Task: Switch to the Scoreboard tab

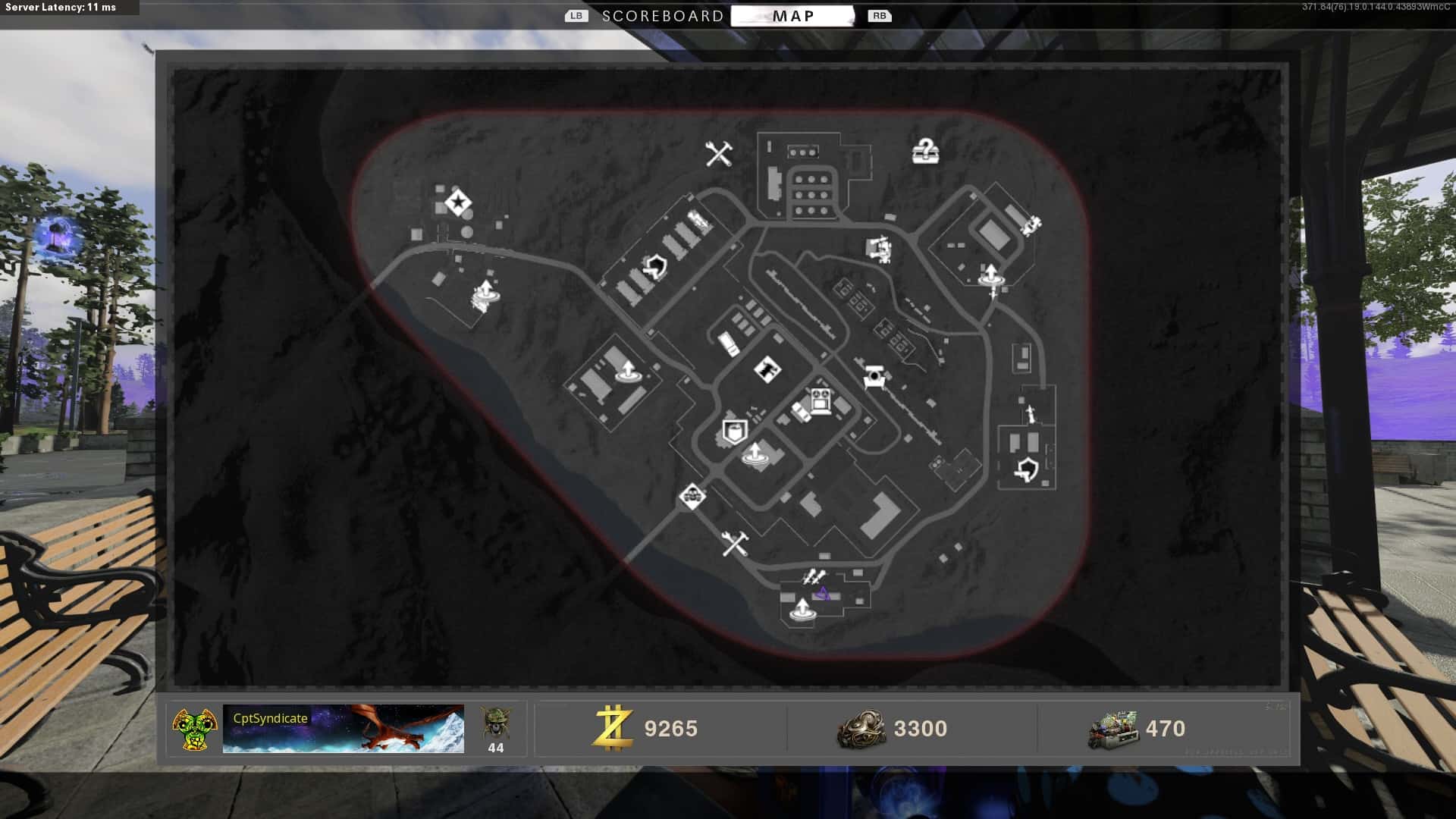Action: (x=662, y=16)
